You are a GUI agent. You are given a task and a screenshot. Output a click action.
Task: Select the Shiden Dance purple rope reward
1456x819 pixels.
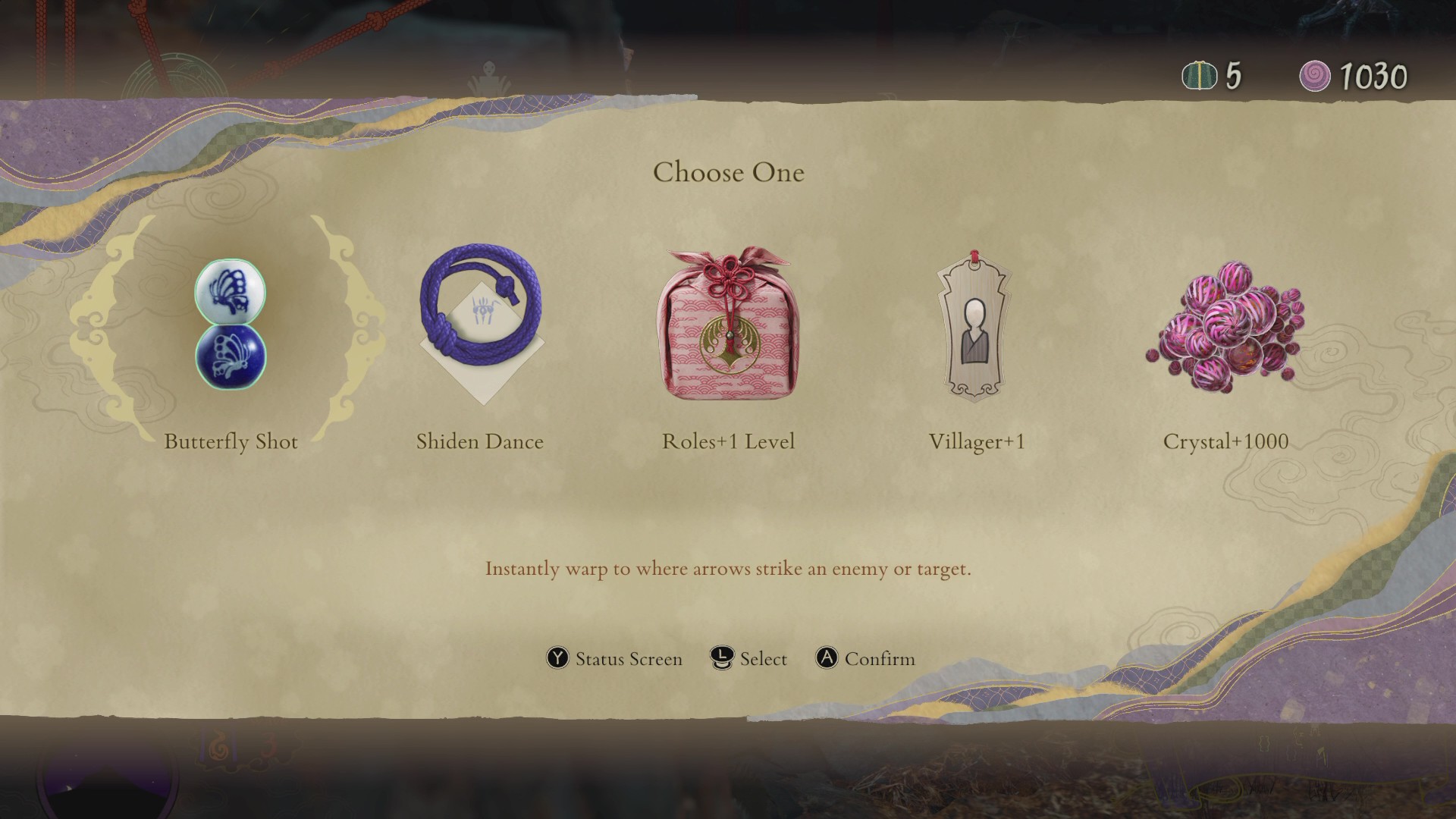pos(481,323)
